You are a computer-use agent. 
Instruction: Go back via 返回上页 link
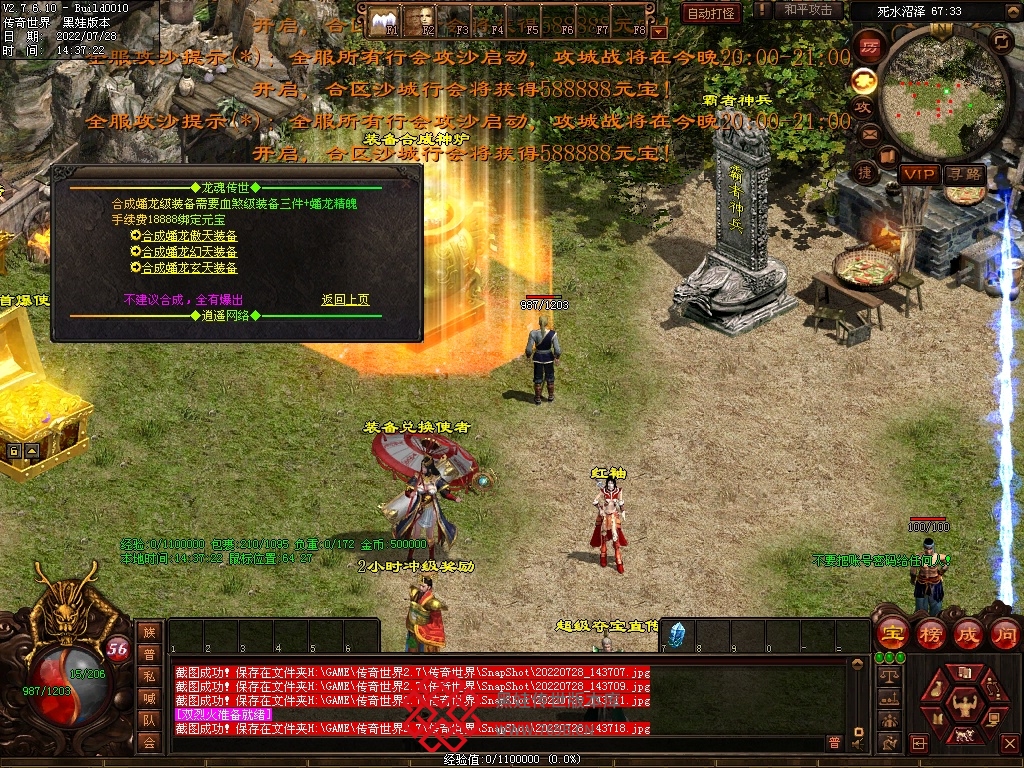(x=345, y=299)
